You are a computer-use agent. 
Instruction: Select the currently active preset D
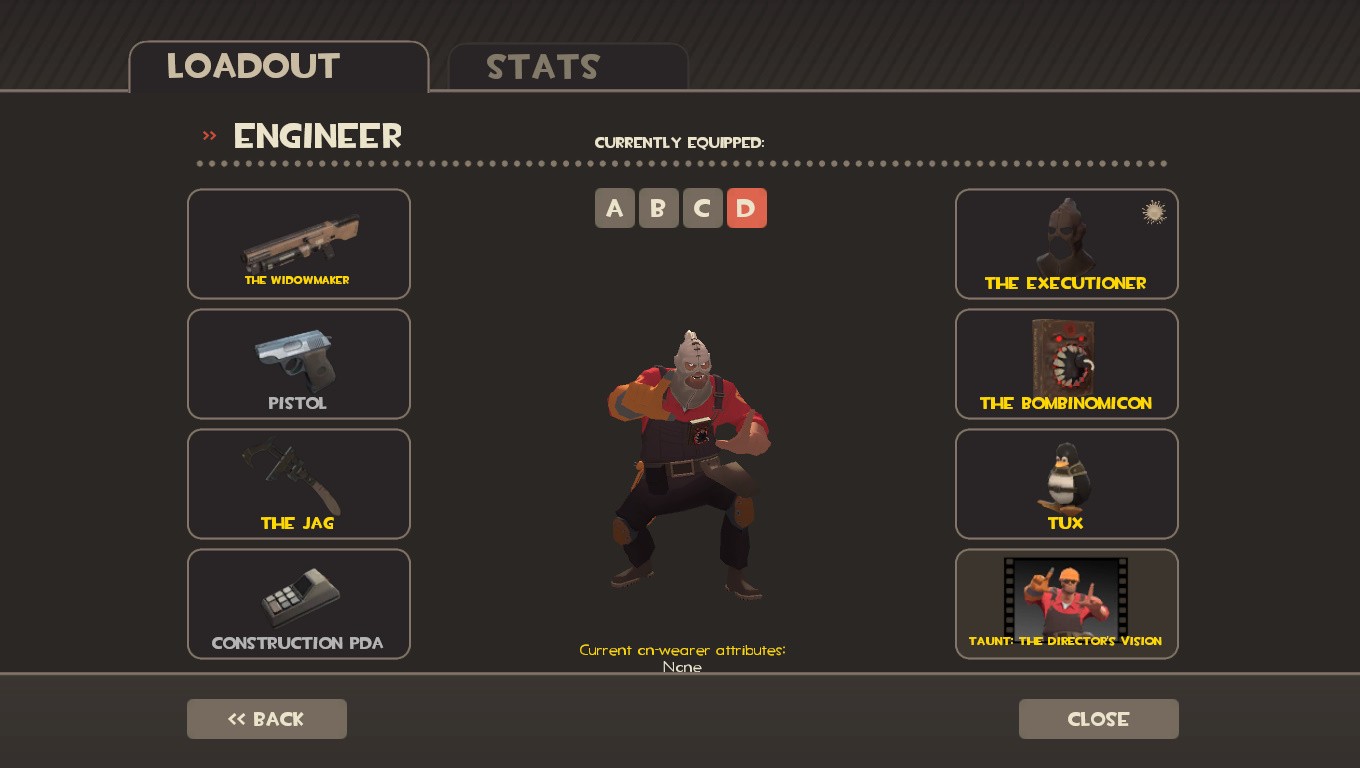click(x=747, y=208)
